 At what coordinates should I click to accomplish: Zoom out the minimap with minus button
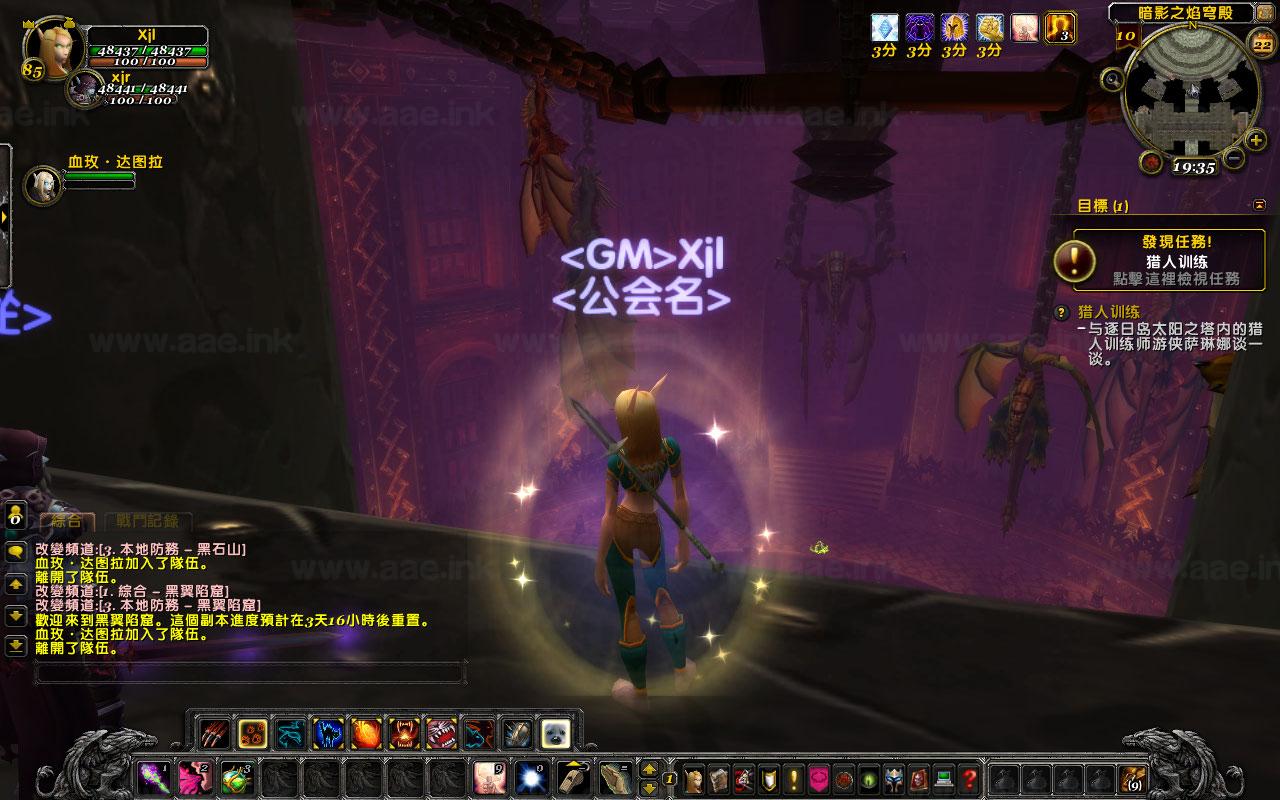pyautogui.click(x=1234, y=158)
